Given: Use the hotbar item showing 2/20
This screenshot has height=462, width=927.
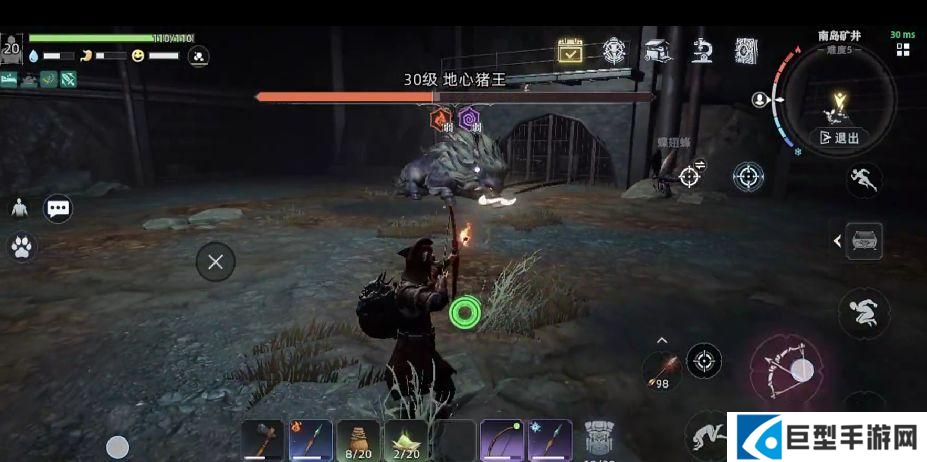Looking at the screenshot, I should click(406, 440).
